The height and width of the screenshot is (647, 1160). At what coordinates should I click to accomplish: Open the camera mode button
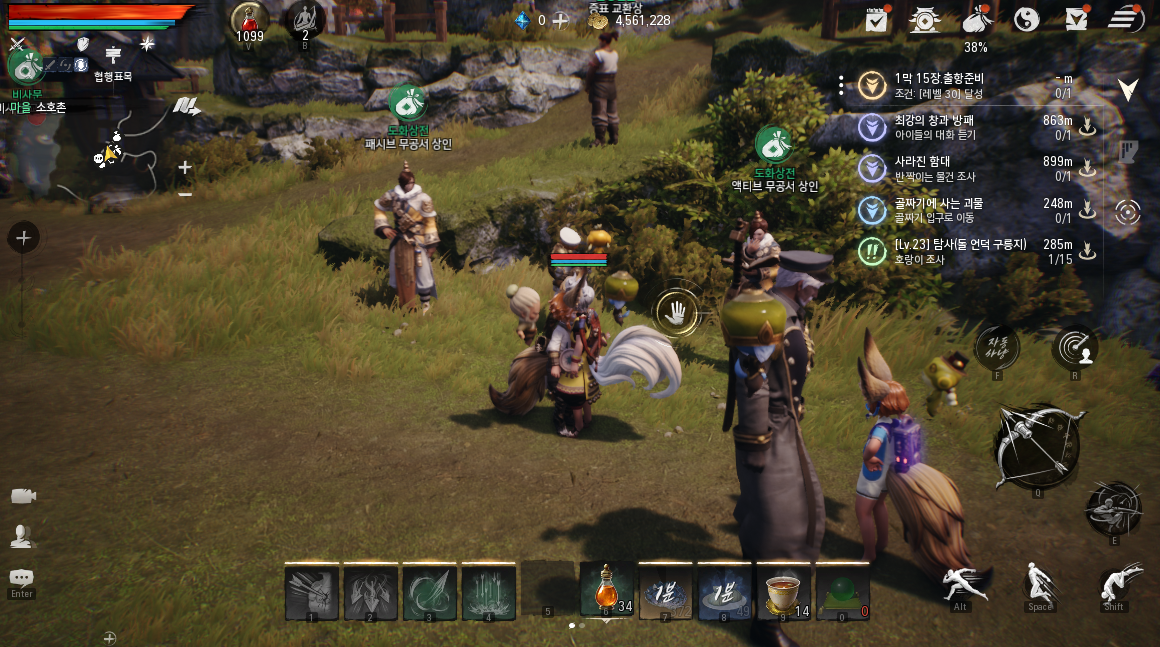coord(23,497)
